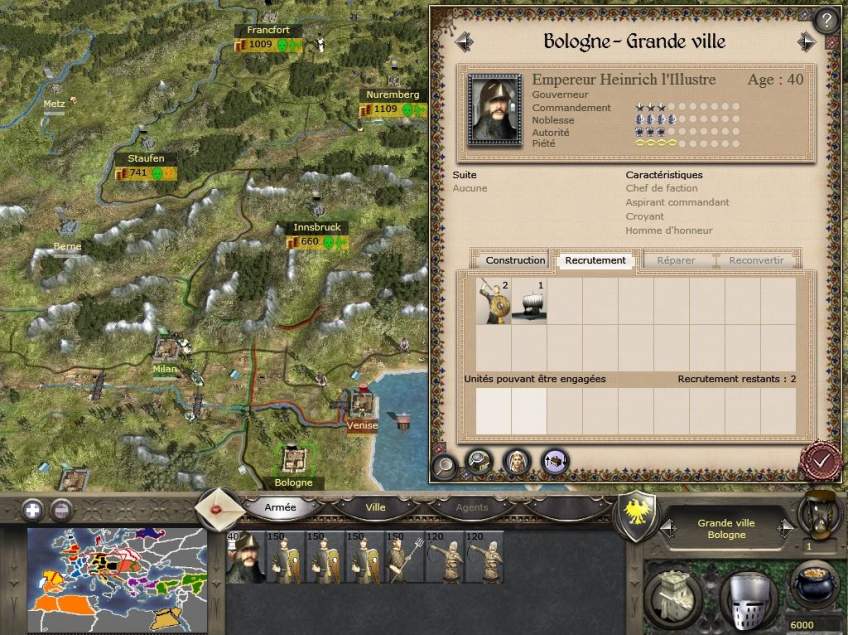Switch to the Ville tab
The width and height of the screenshot is (848, 635).
click(x=375, y=507)
